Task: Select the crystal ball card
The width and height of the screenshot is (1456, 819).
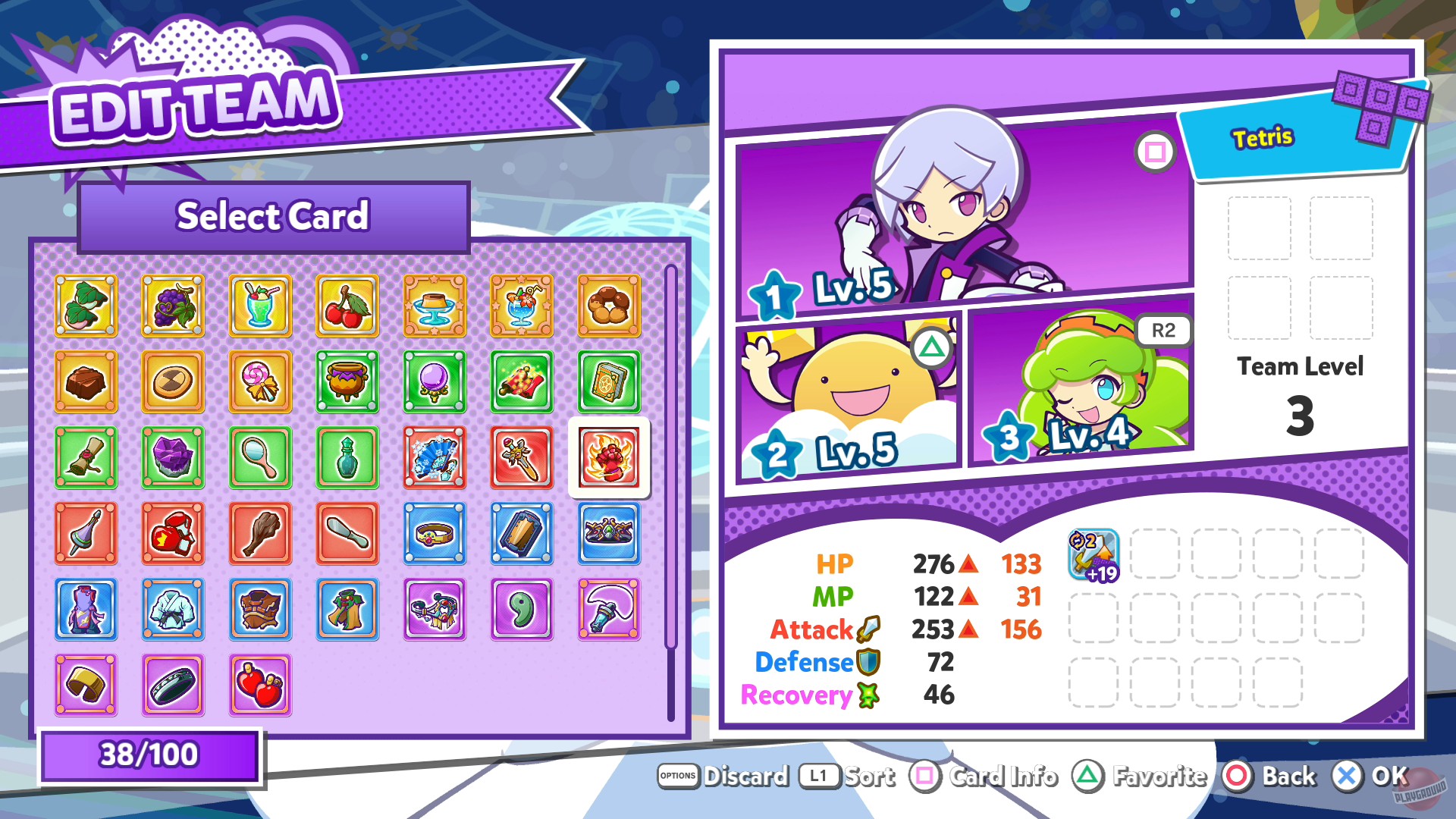Action: pyautogui.click(x=435, y=382)
